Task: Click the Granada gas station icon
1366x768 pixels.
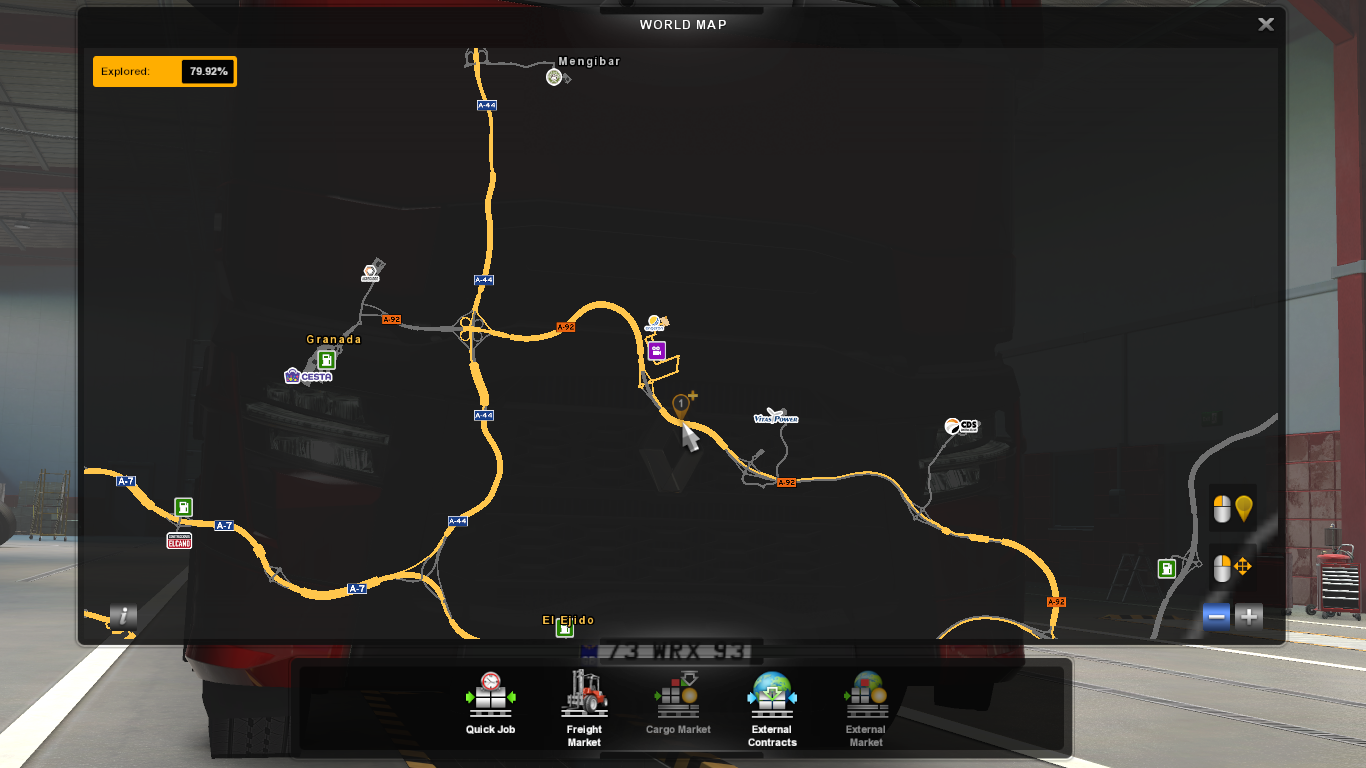Action: pyautogui.click(x=326, y=359)
